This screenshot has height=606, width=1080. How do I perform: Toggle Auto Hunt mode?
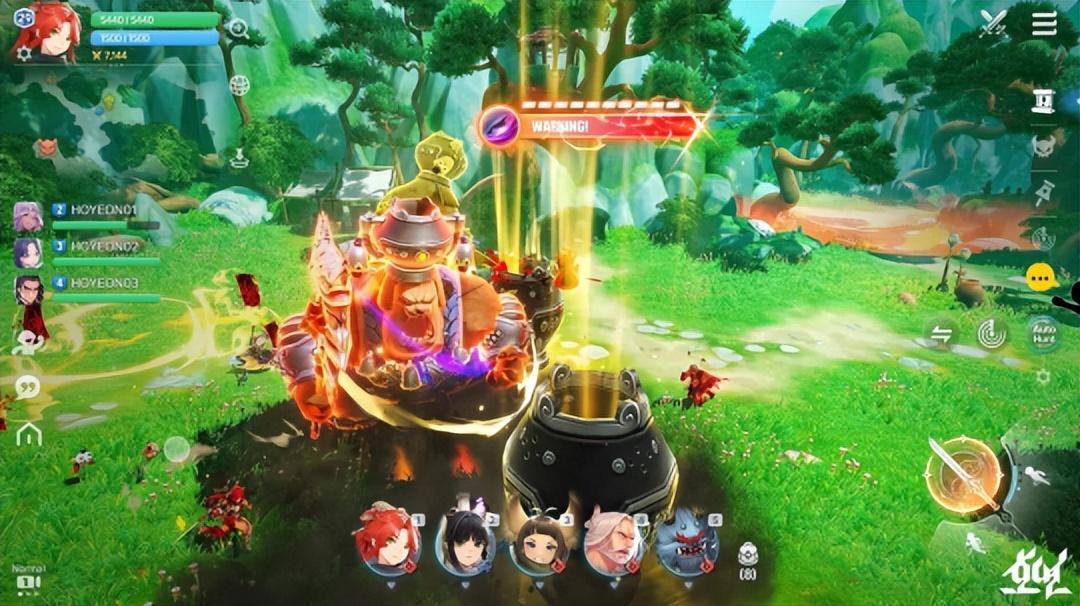1043,334
